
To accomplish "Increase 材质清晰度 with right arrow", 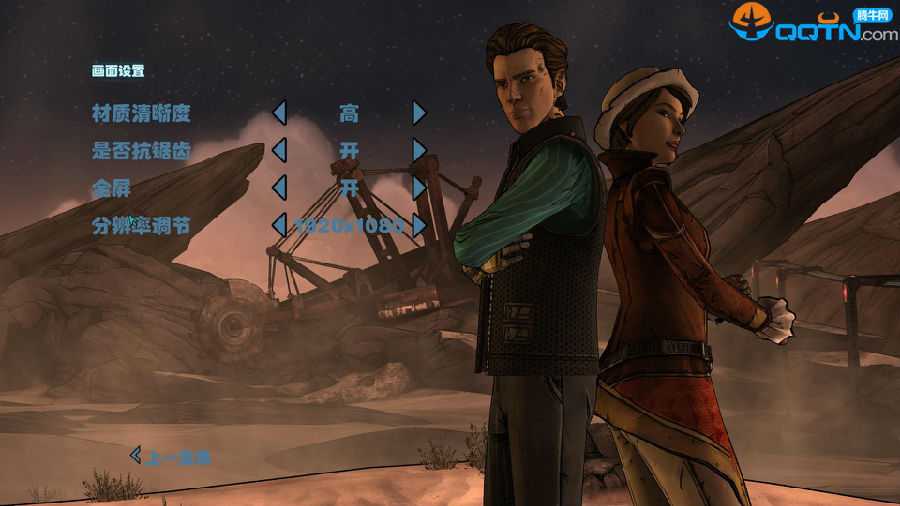I will (419, 112).
